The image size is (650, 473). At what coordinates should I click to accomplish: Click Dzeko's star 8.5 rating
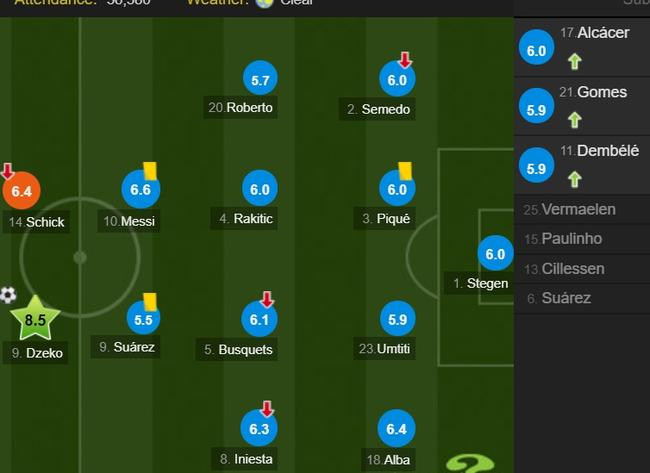35,320
